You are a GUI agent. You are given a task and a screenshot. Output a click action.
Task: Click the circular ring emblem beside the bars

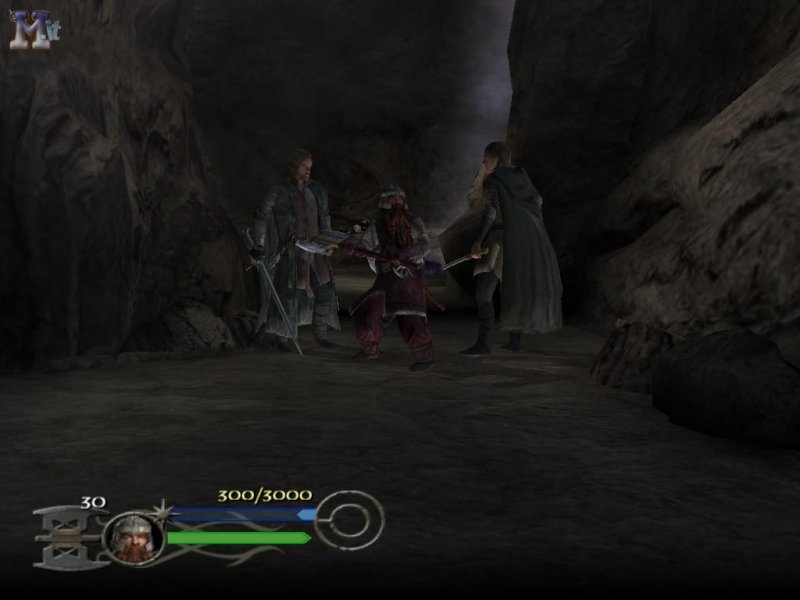(x=349, y=519)
